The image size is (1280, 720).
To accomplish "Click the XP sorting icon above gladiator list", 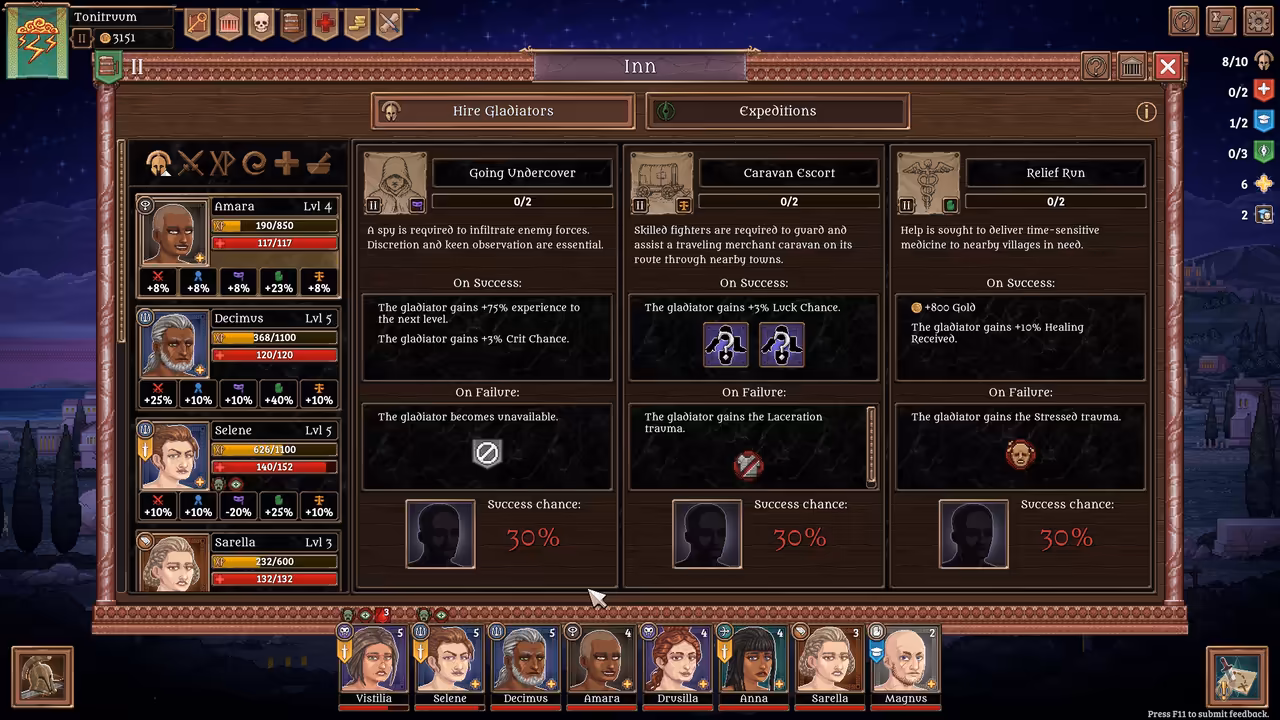I will click(223, 162).
